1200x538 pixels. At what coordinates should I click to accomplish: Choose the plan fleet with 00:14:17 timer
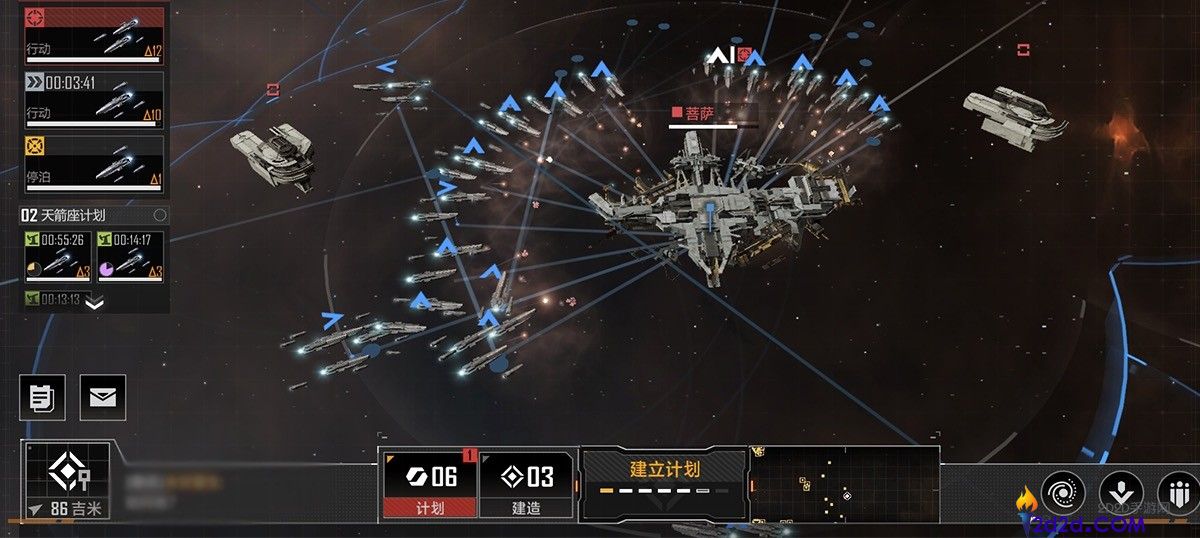(130, 257)
